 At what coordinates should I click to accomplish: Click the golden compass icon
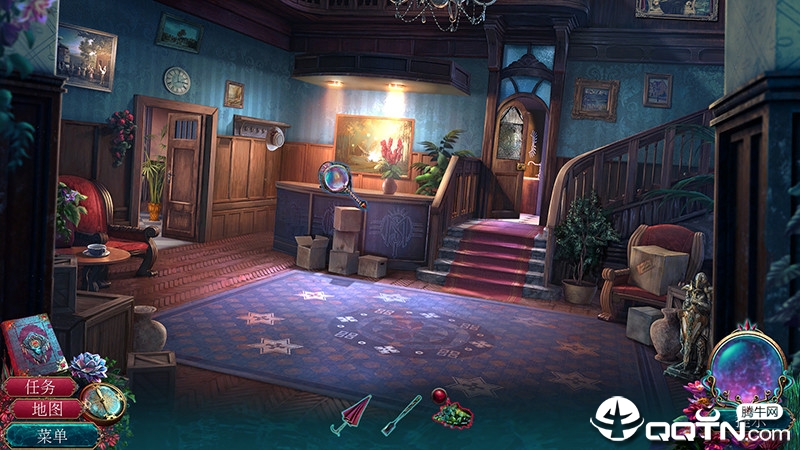tap(104, 402)
